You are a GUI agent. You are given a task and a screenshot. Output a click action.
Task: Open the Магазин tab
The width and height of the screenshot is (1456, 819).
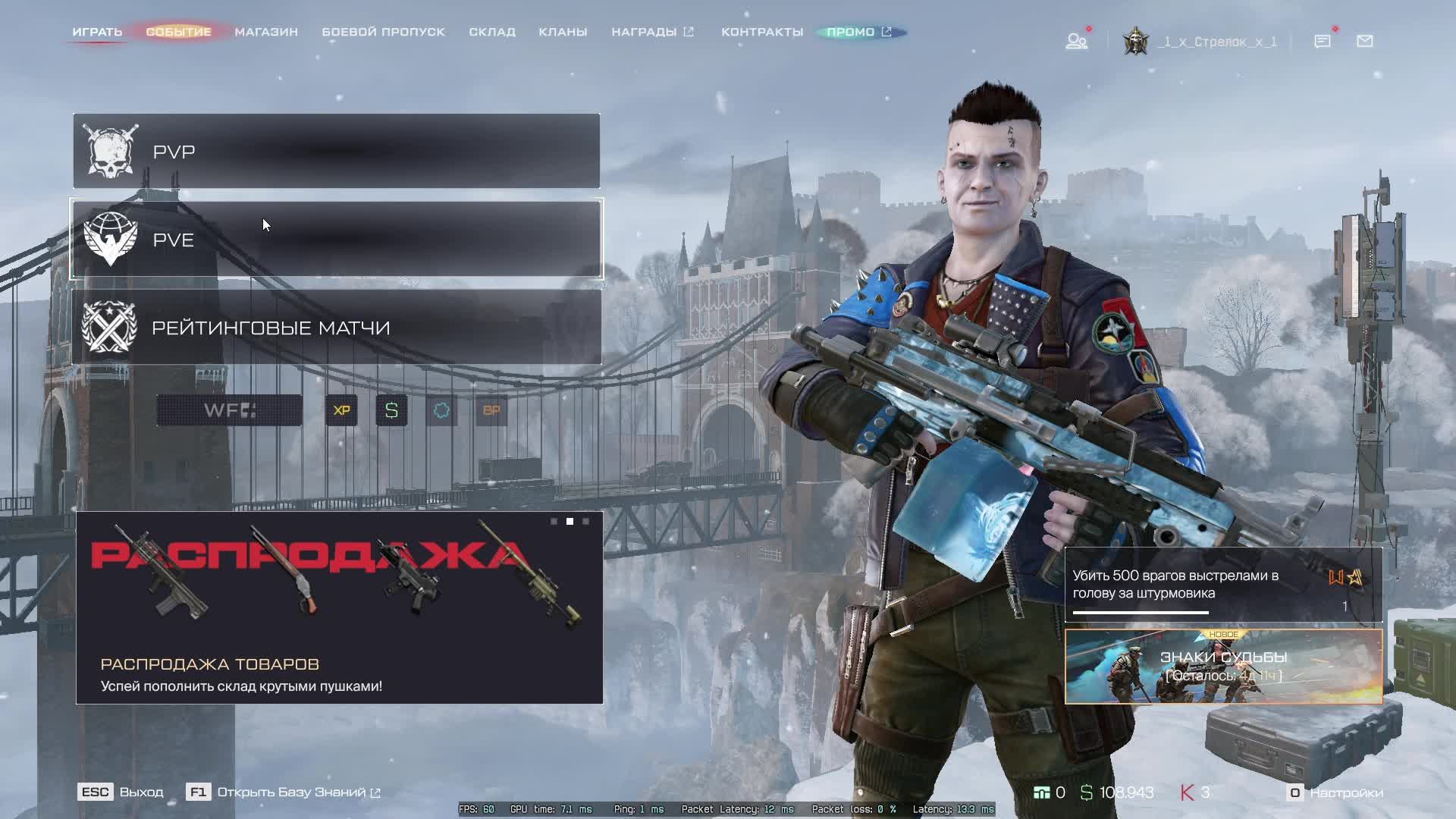pyautogui.click(x=266, y=32)
